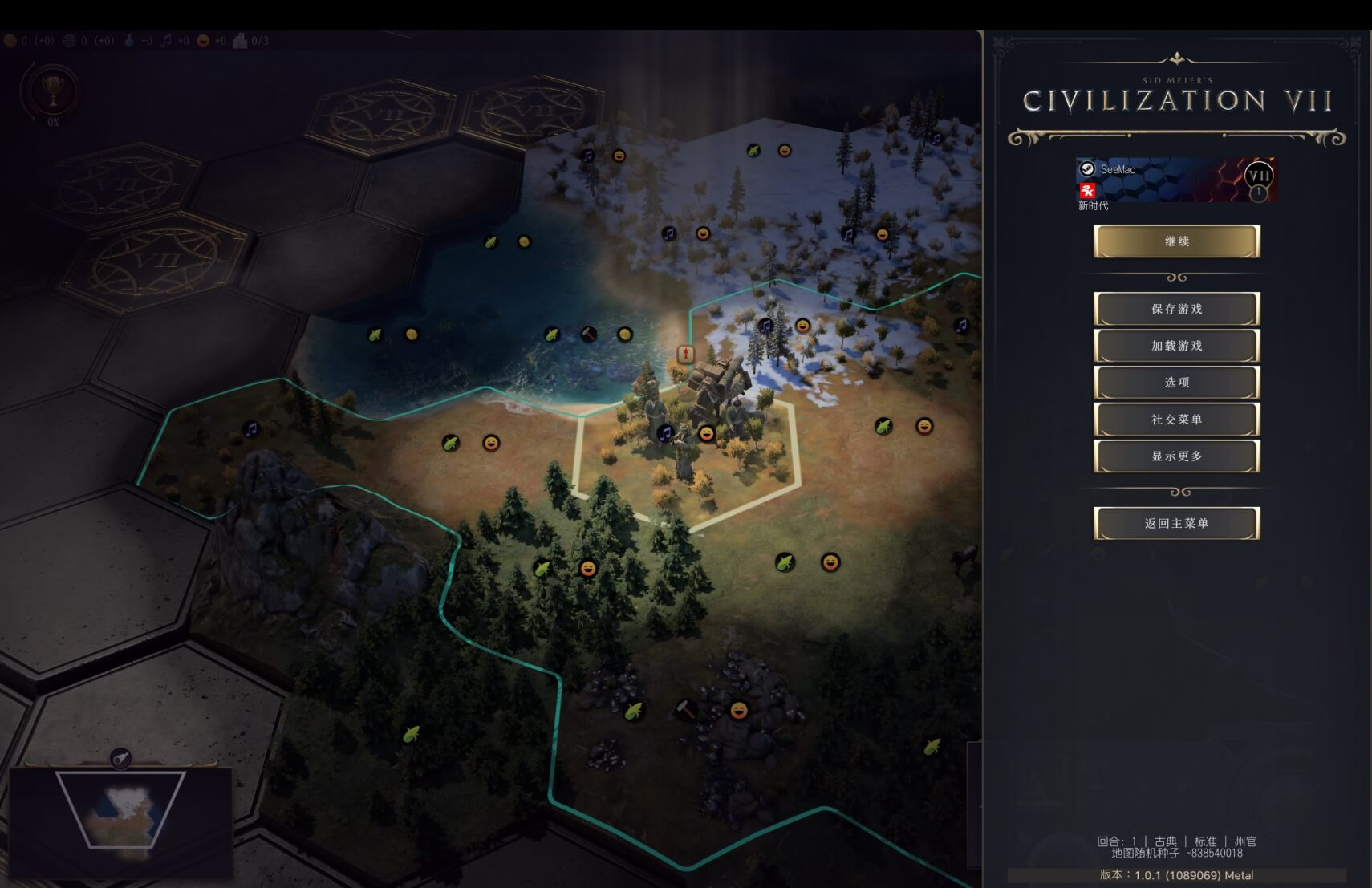
Task: Click the science globe icon in top bar
Action: pyautogui.click(x=71, y=39)
